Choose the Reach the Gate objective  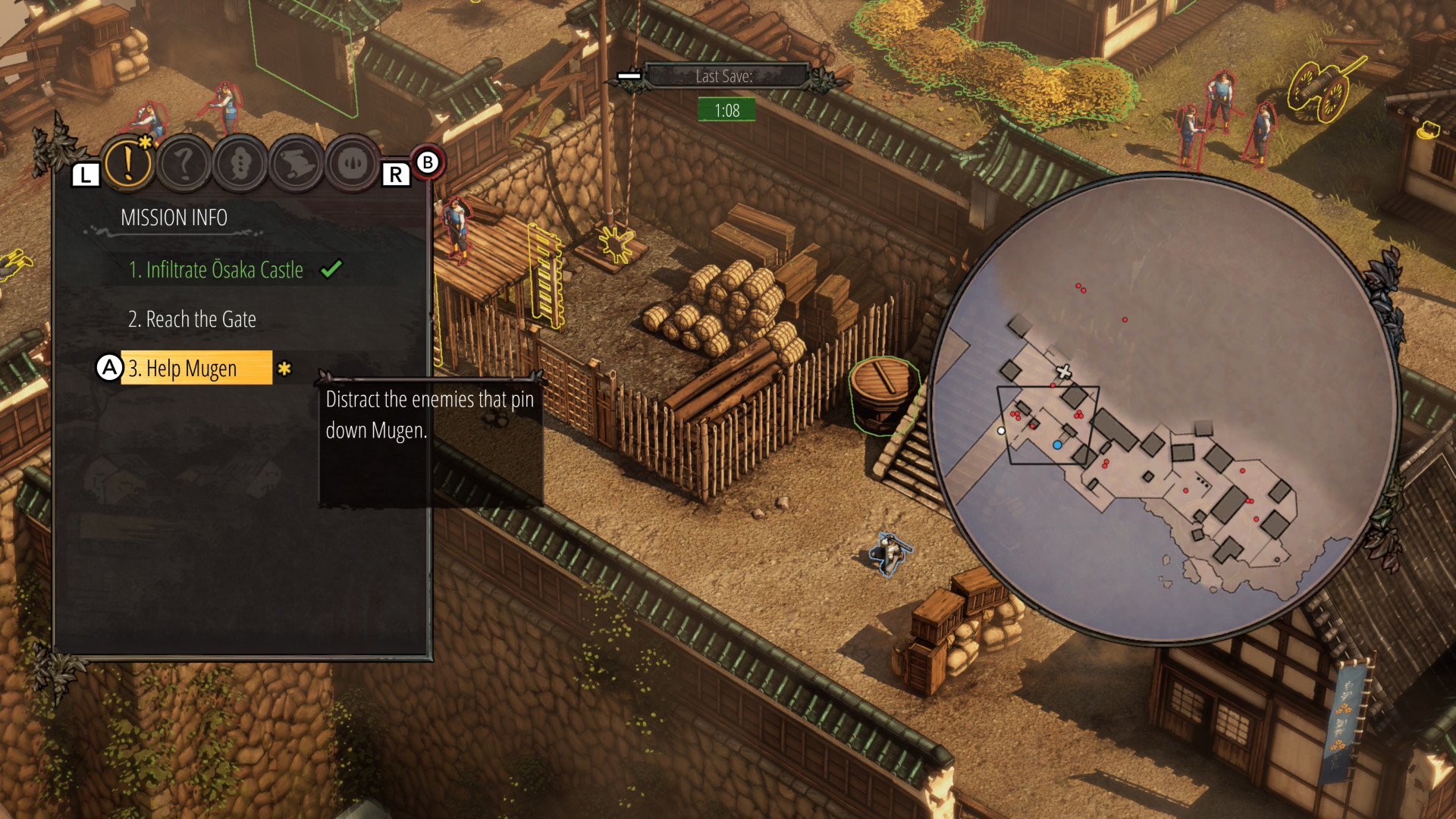pyautogui.click(x=192, y=319)
